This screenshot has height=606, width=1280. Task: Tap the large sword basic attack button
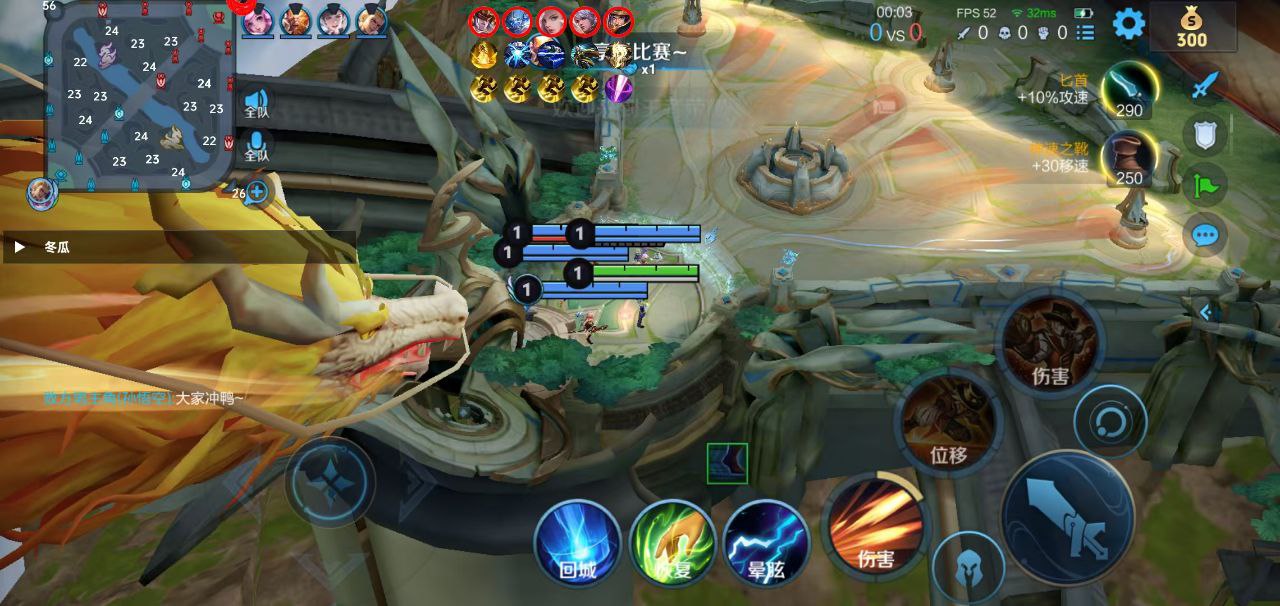(1067, 516)
